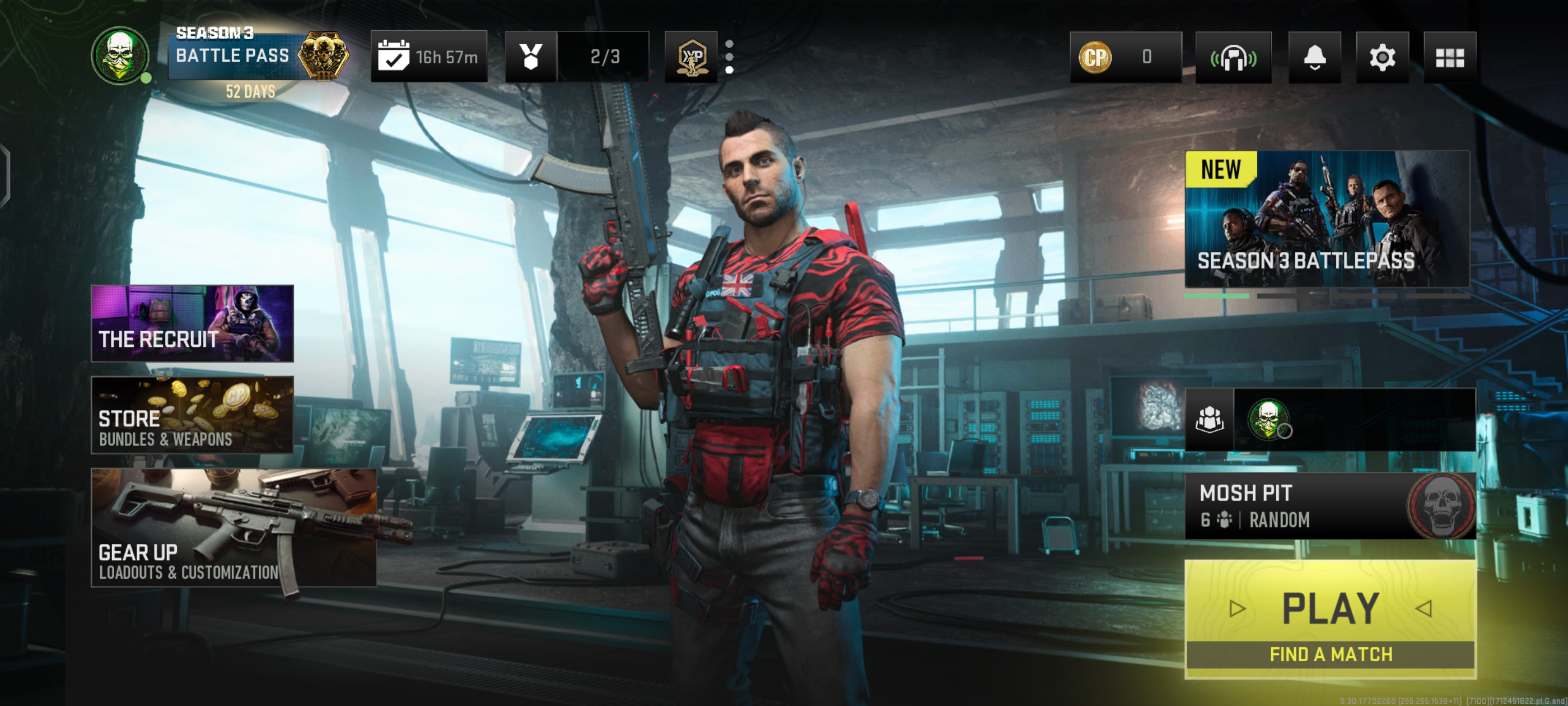Viewport: 1568px width, 706px height.
Task: Open the Store Bundles & Weapons tile
Action: 192,414
